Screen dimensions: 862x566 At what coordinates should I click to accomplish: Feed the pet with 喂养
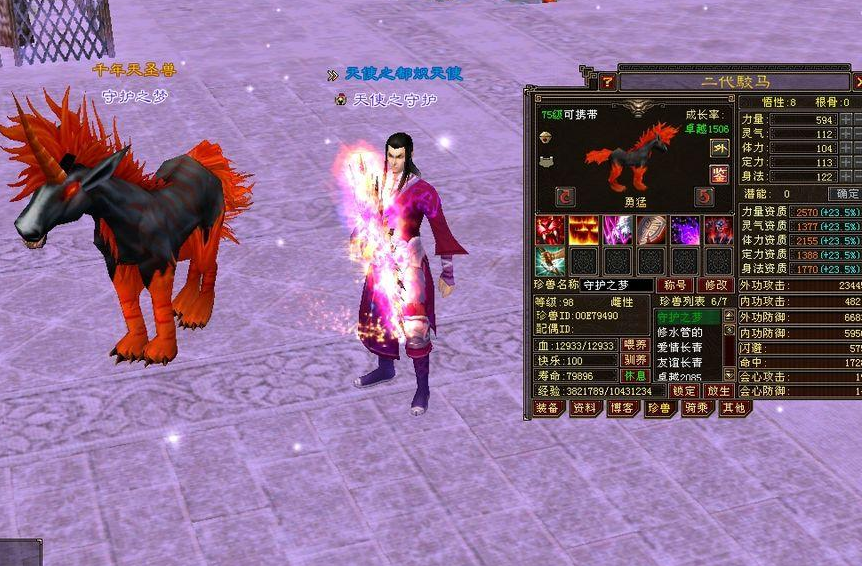pos(635,345)
